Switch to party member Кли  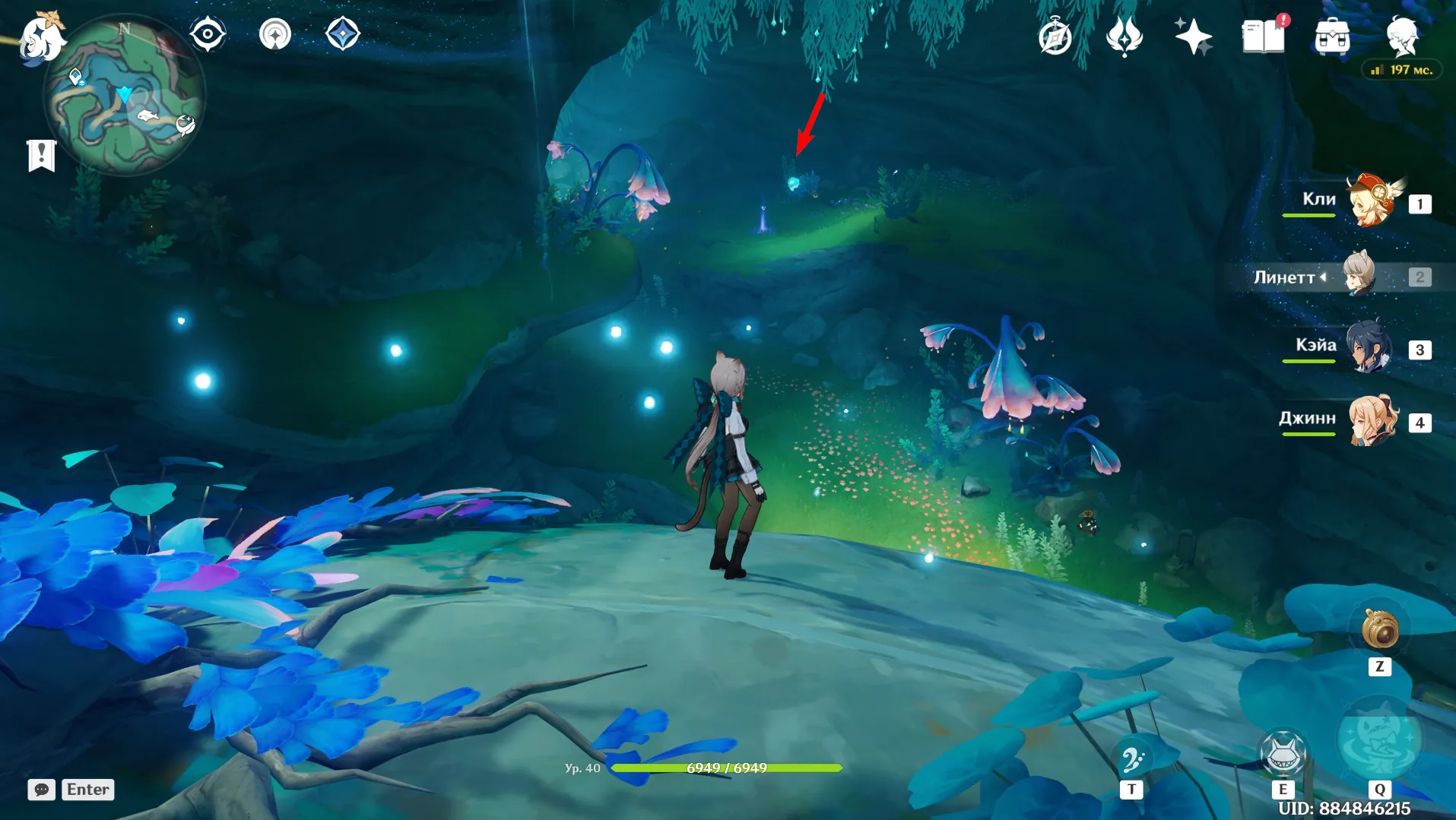click(x=1372, y=201)
